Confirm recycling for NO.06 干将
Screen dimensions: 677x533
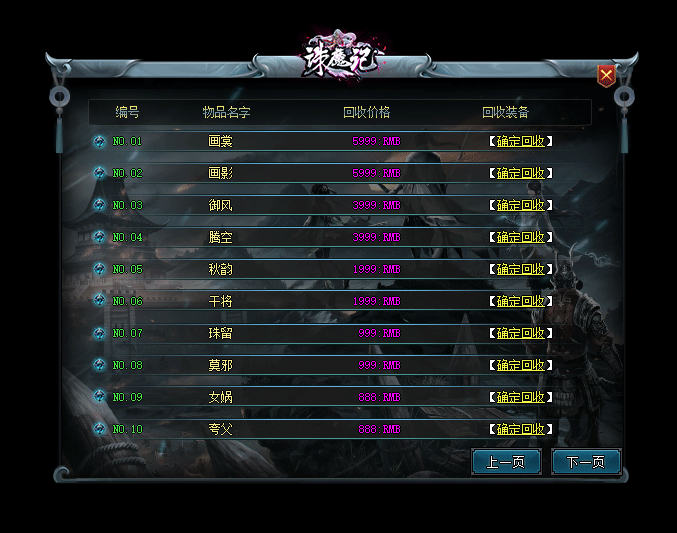(520, 301)
